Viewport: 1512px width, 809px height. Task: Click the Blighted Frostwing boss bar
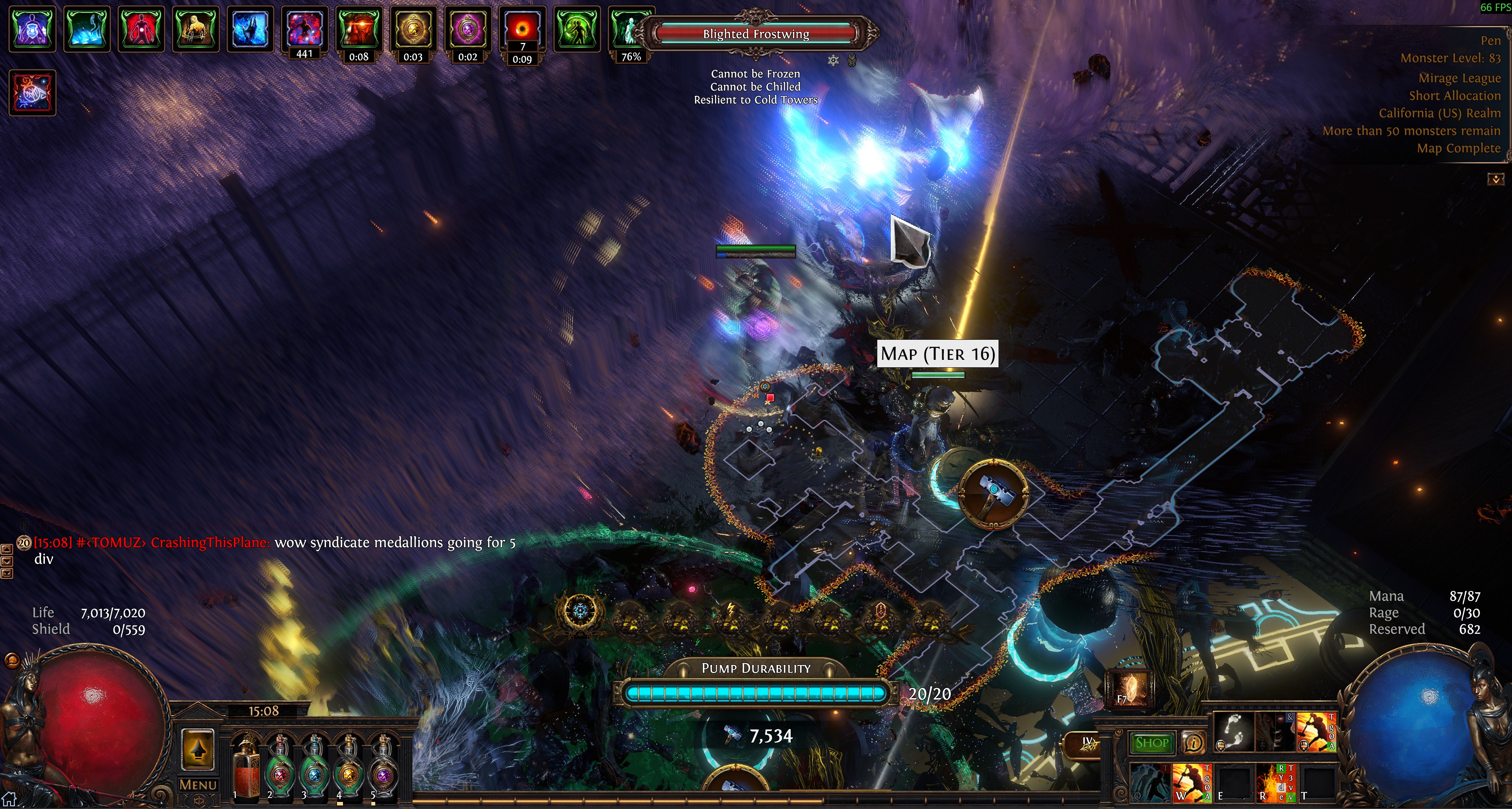(x=756, y=34)
